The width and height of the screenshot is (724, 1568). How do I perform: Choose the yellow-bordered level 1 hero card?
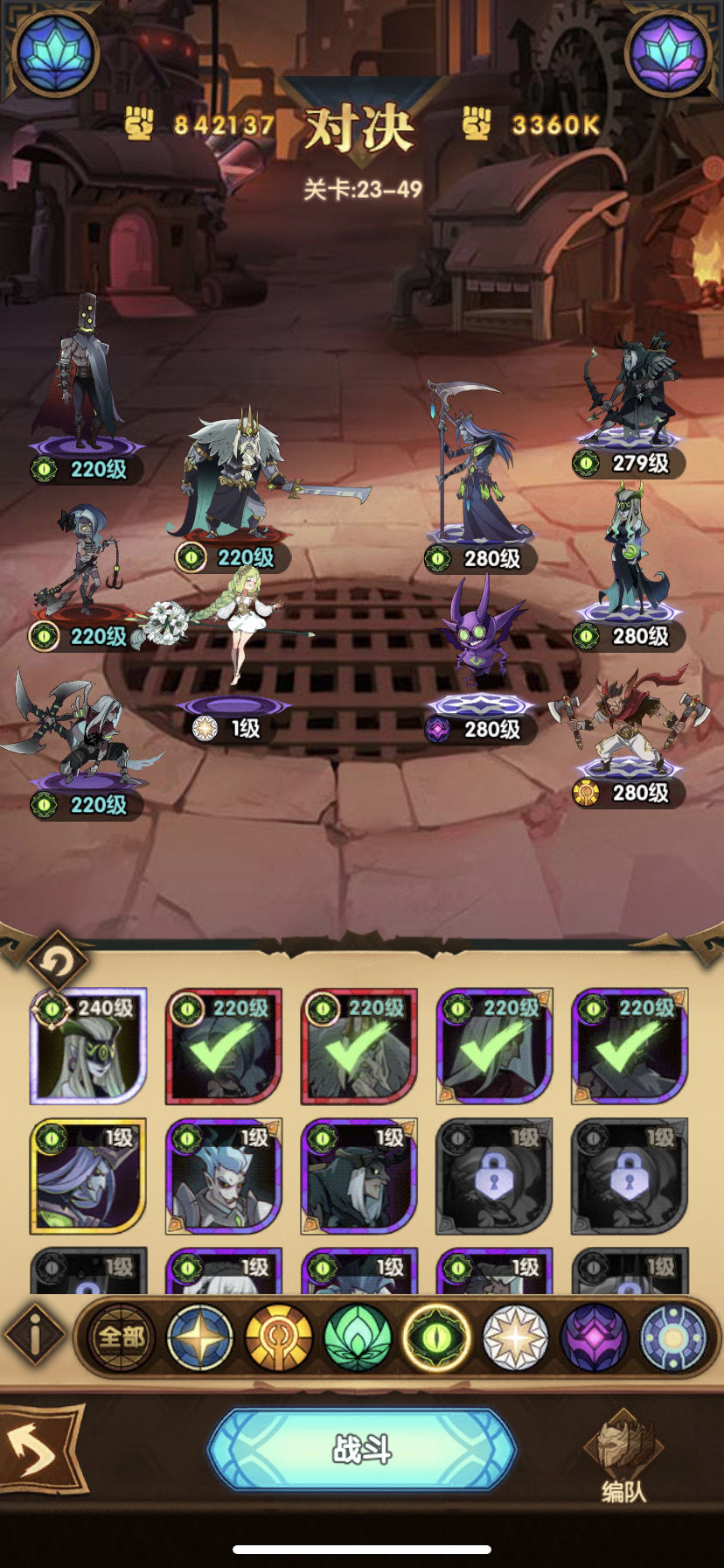click(88, 1176)
